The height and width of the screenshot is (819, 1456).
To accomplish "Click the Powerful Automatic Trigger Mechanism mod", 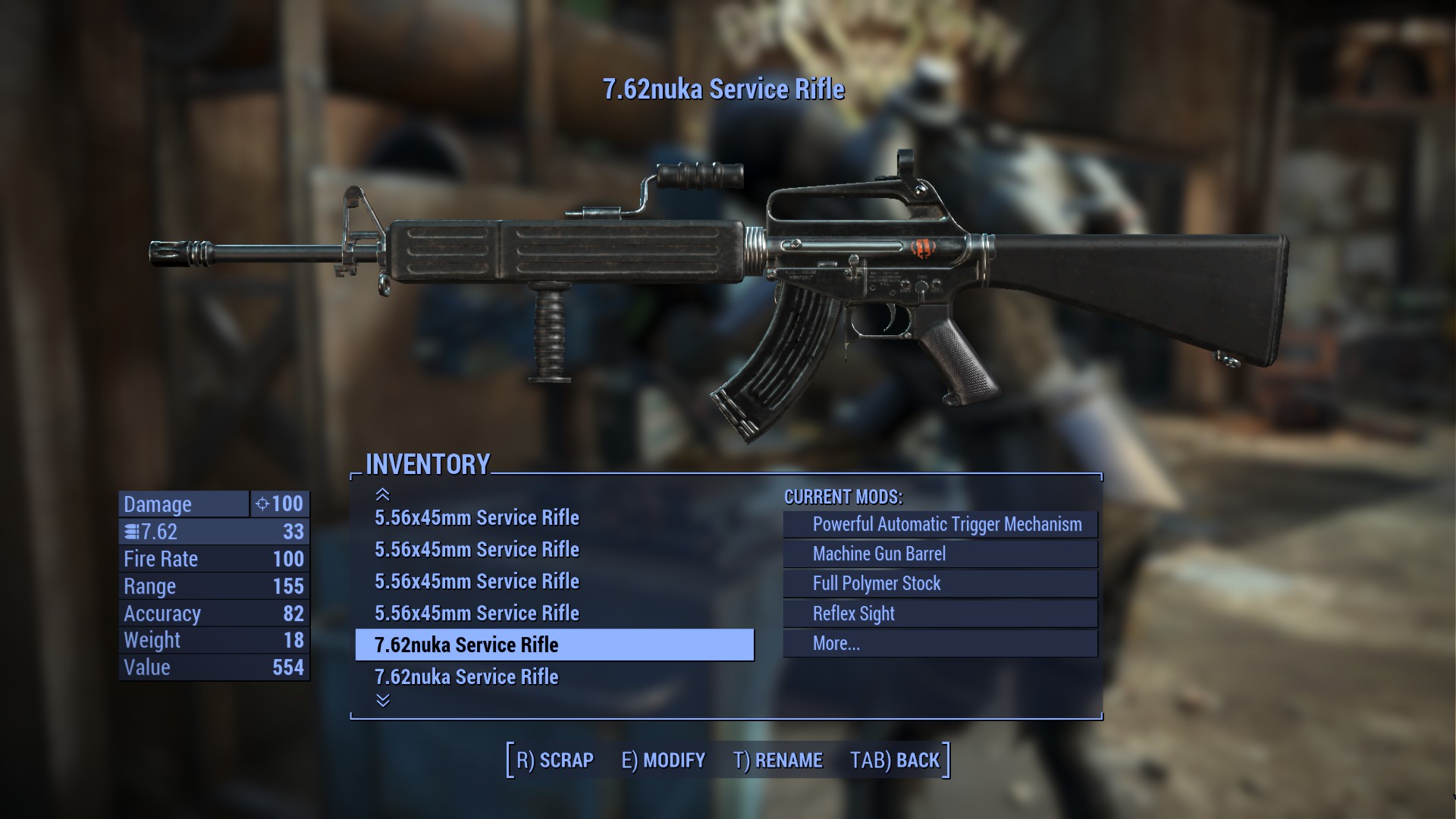I will click(948, 523).
